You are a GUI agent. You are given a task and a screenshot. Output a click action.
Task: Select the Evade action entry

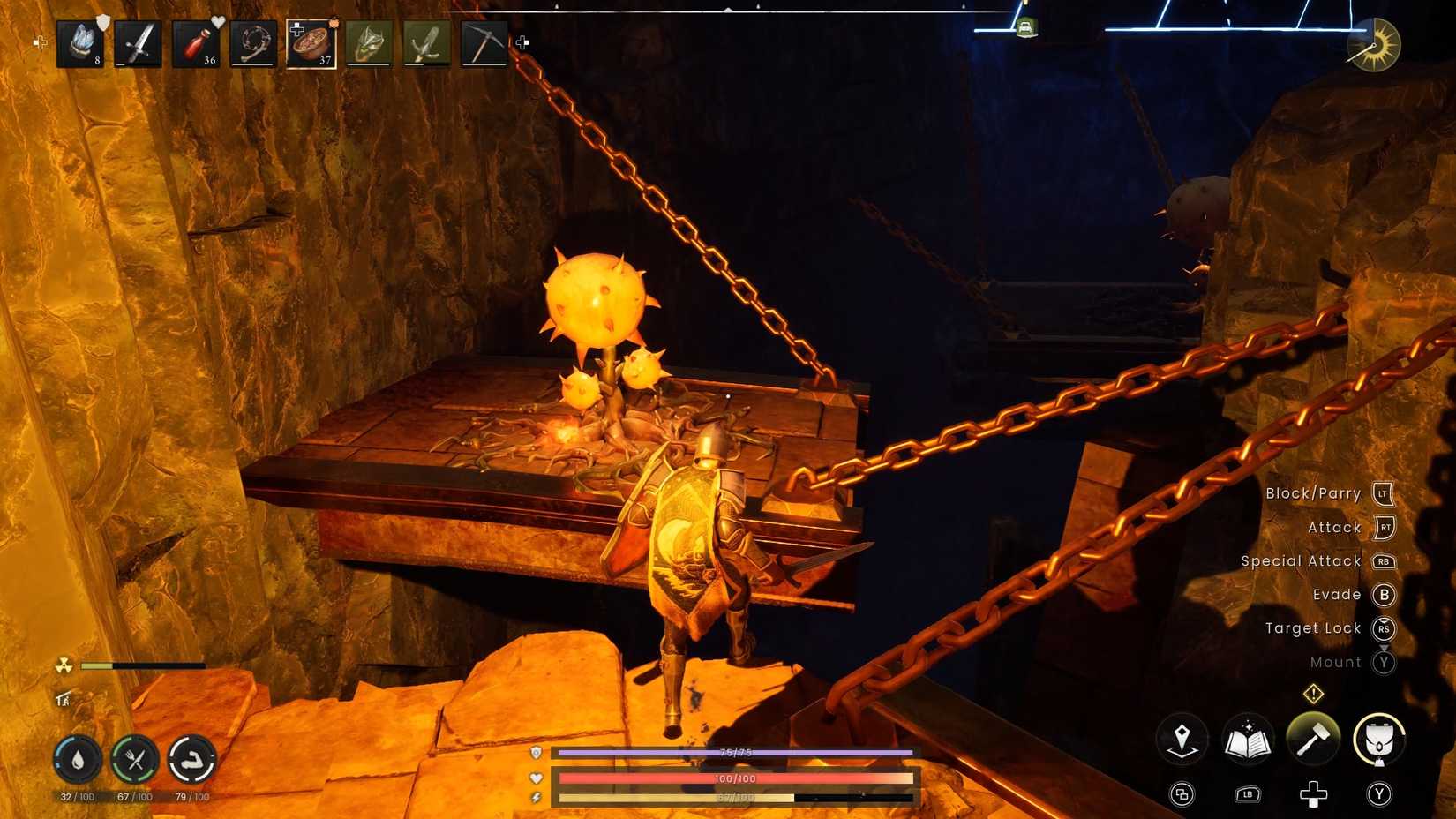pos(1336,594)
